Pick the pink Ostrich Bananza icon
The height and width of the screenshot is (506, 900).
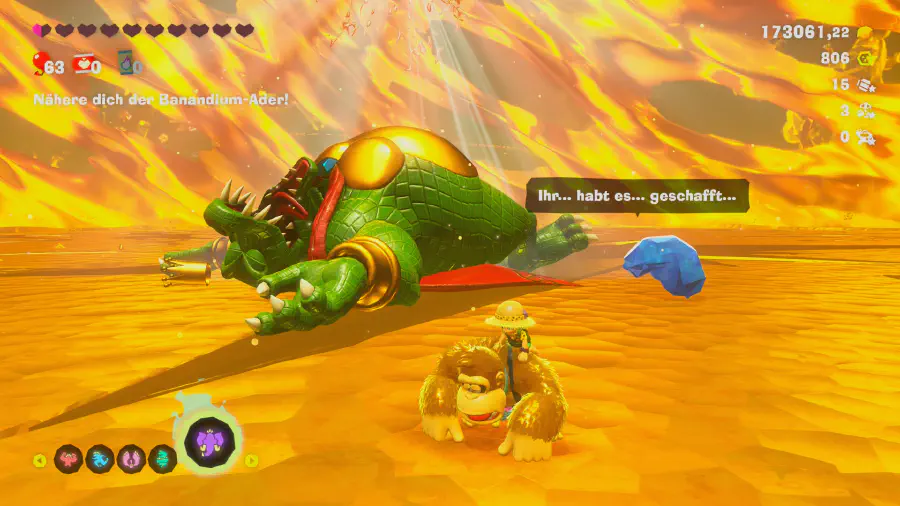(132, 459)
